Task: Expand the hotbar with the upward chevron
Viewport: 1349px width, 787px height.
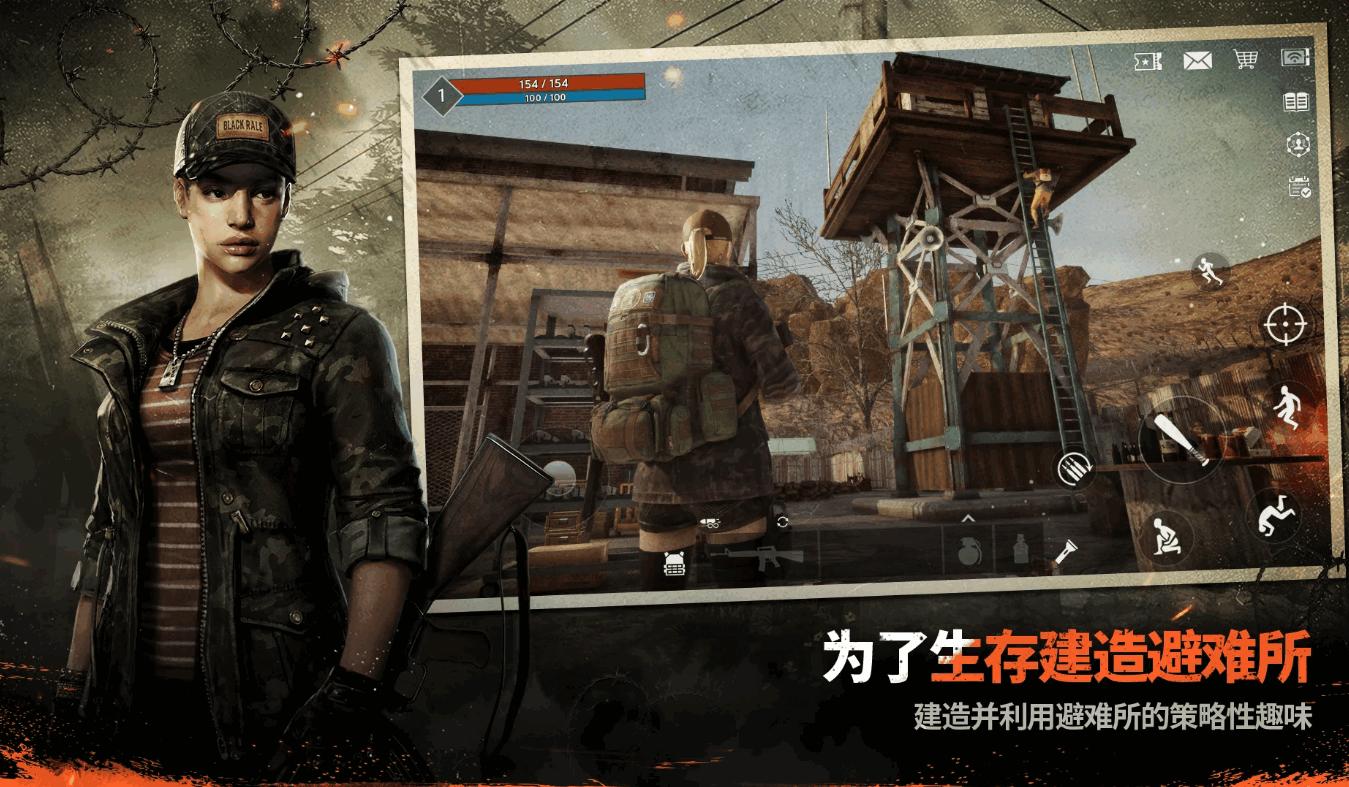Action: coord(967,519)
